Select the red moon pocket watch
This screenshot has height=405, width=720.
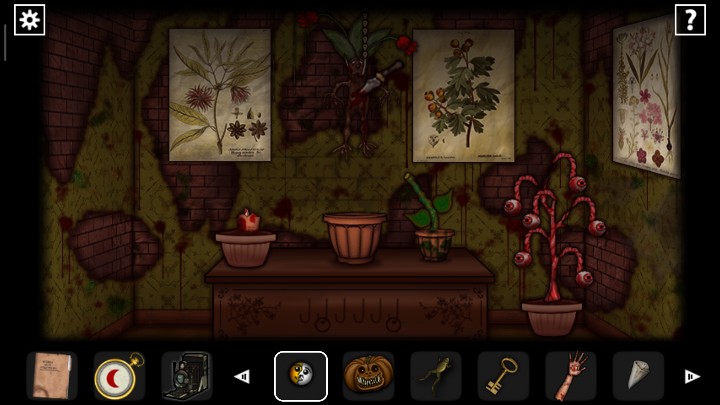click(119, 376)
